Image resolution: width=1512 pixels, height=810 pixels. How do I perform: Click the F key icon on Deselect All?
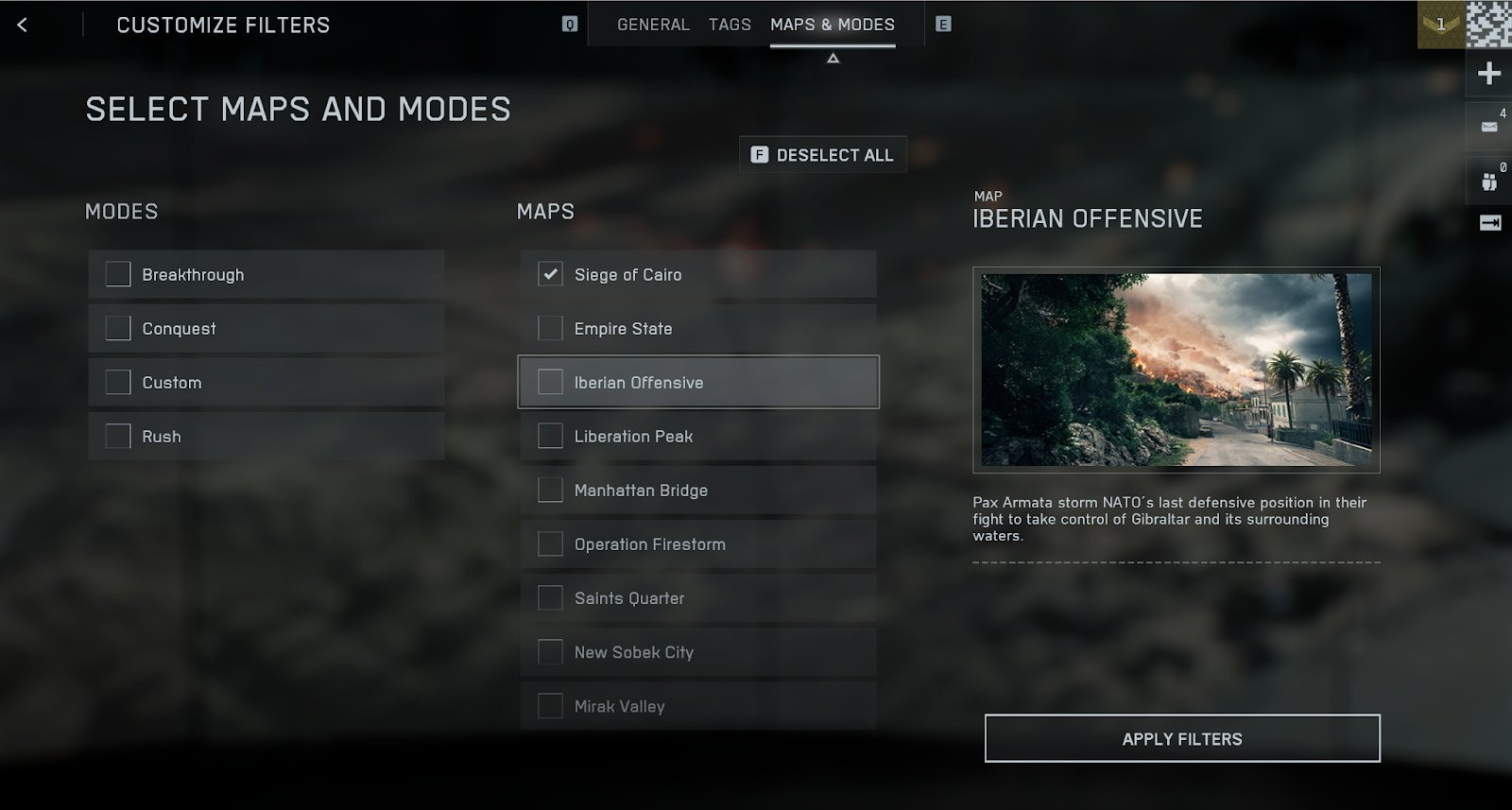click(x=758, y=154)
